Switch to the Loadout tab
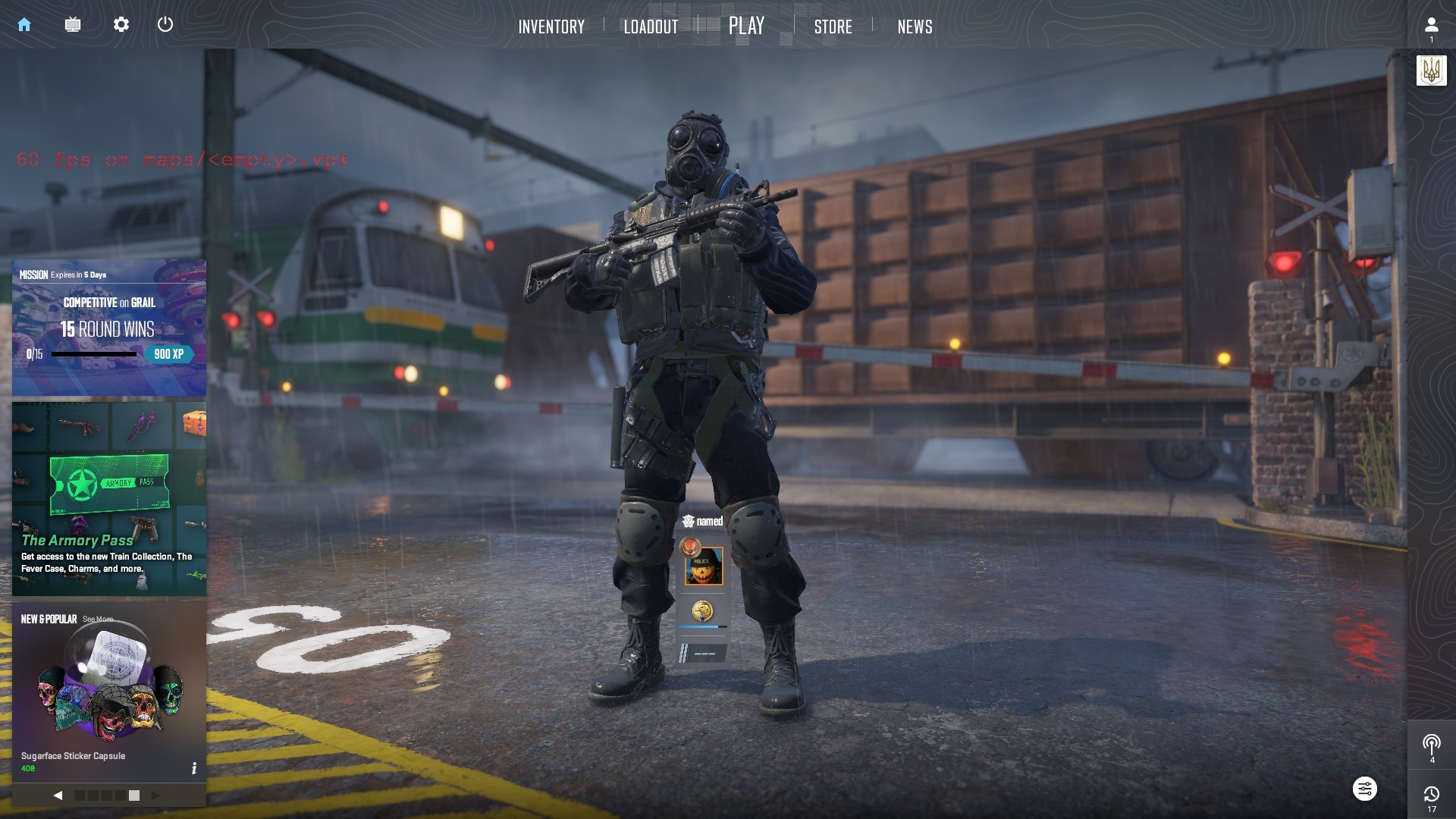The image size is (1456, 819). click(651, 27)
